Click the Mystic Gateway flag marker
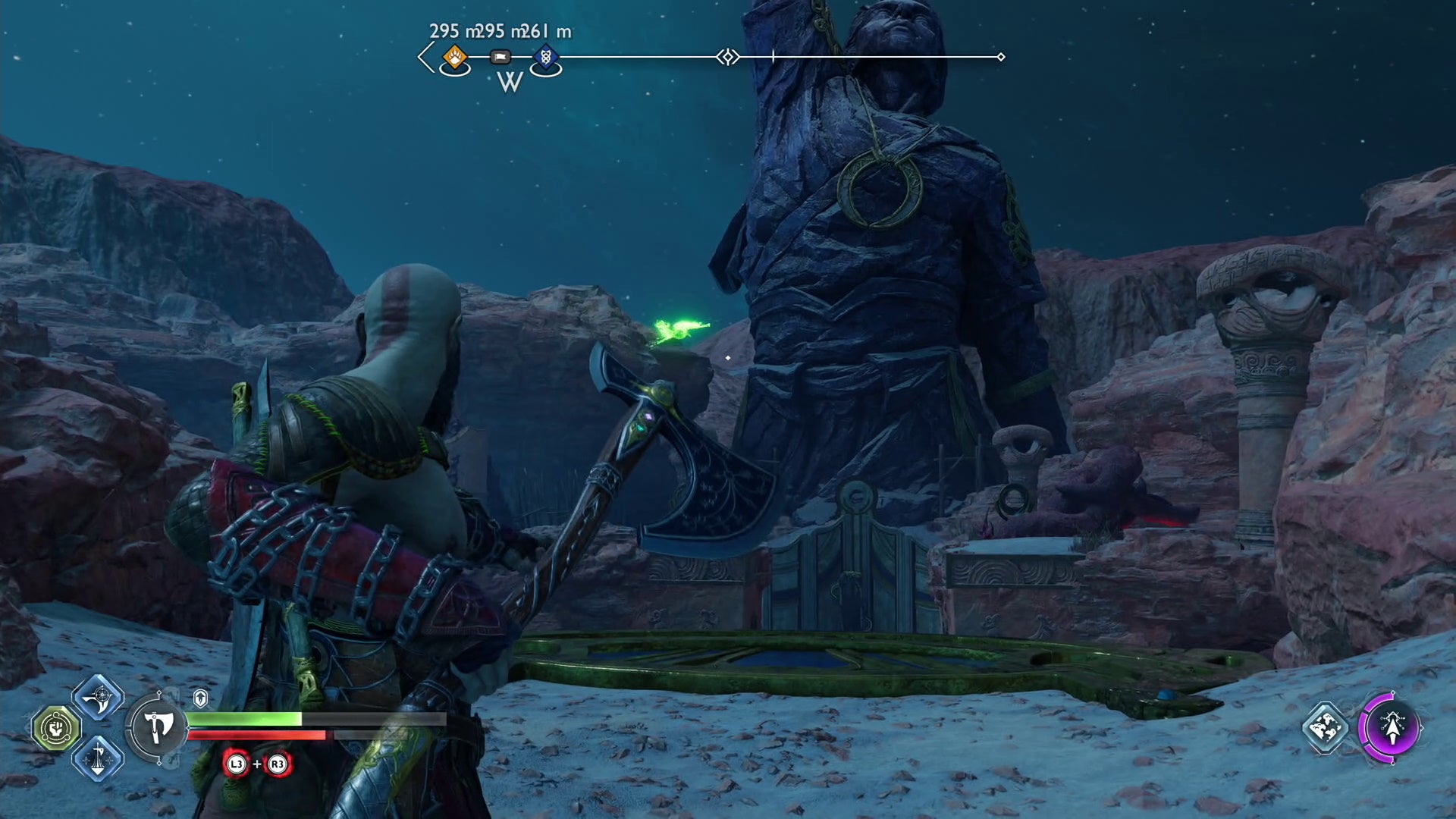Image resolution: width=1456 pixels, height=819 pixels. click(x=500, y=58)
